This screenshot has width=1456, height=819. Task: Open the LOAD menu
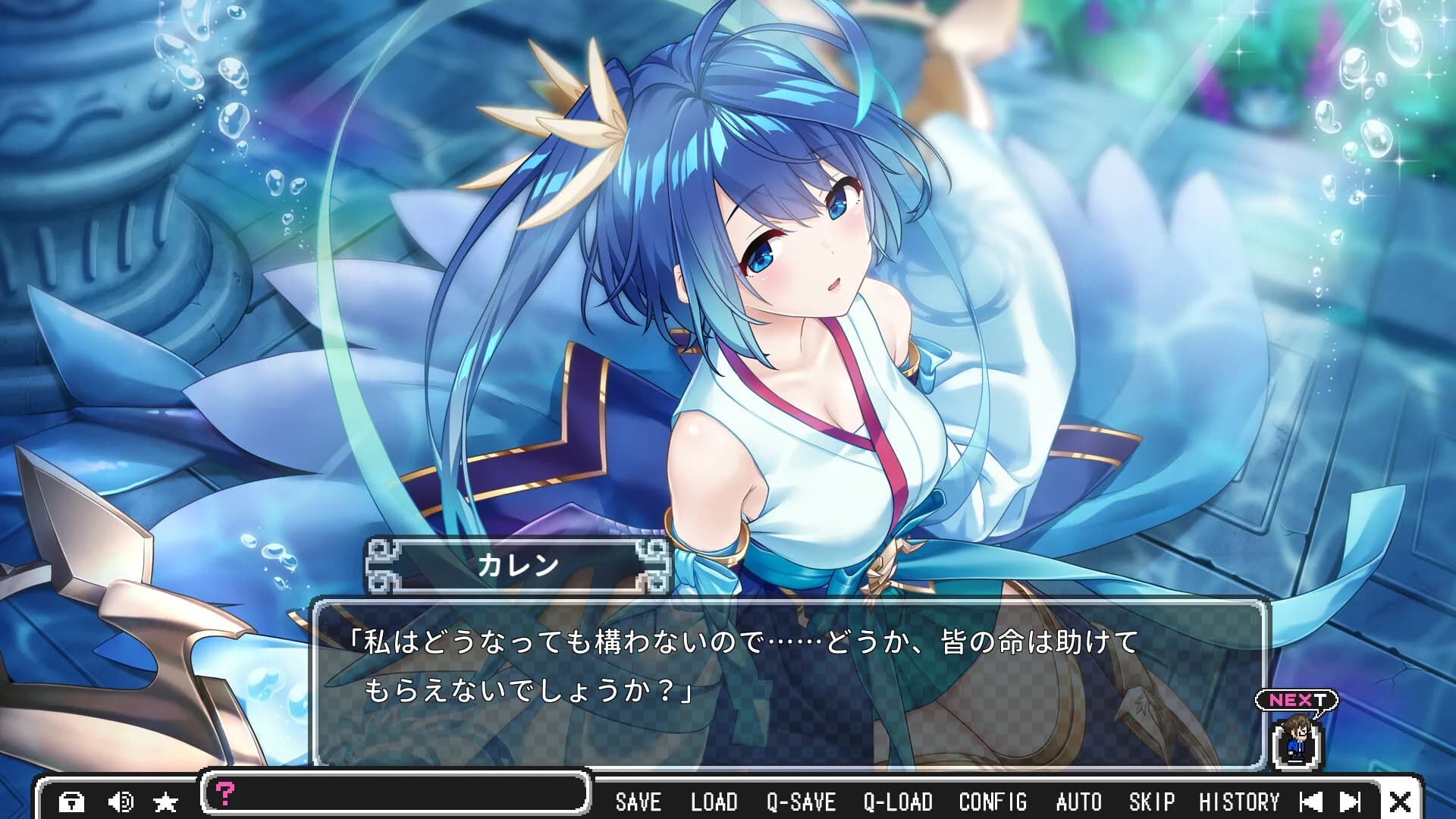point(714,802)
